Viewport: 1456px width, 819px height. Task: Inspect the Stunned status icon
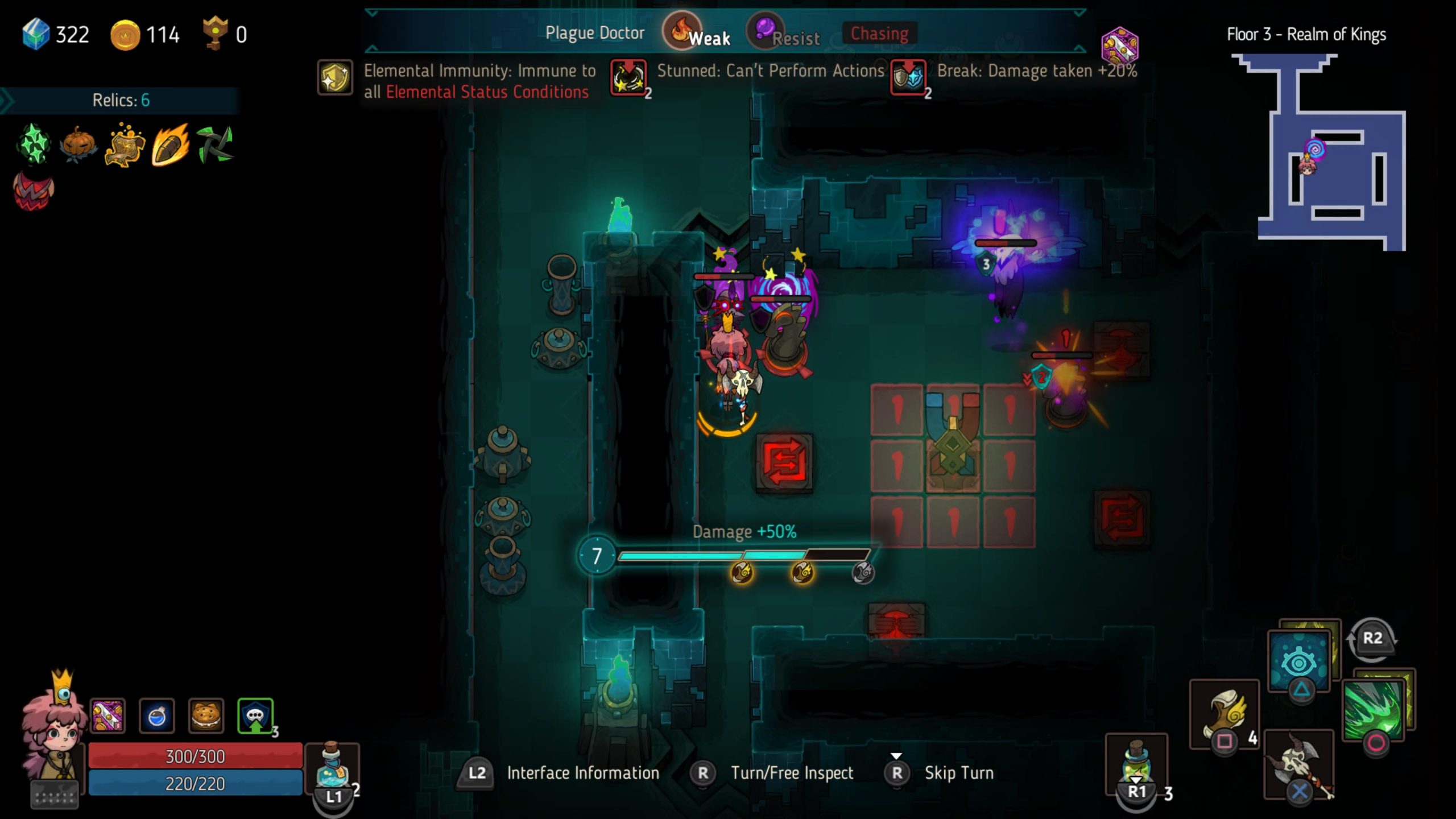pos(628,77)
